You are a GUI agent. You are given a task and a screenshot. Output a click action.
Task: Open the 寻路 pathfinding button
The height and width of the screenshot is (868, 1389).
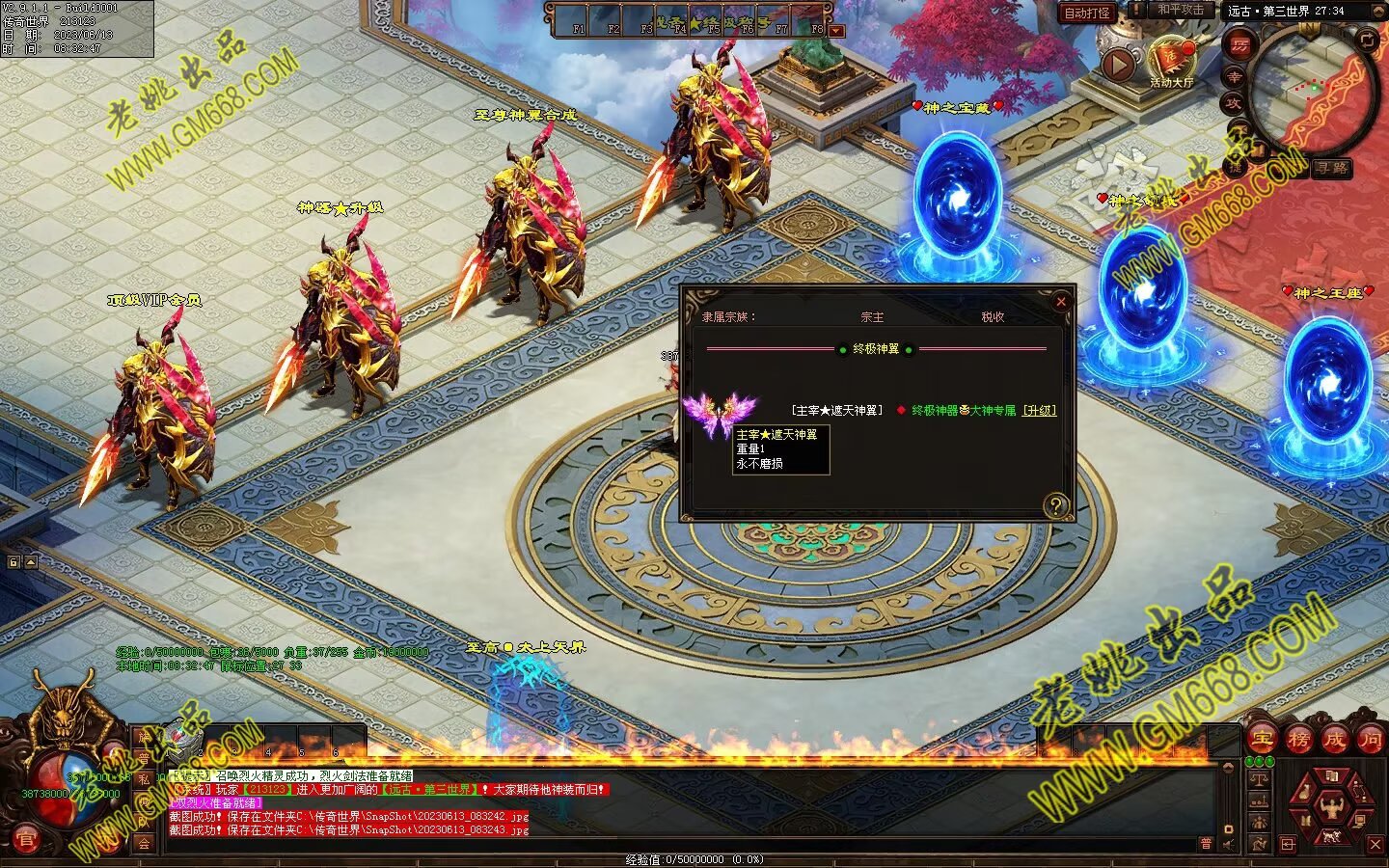[1332, 169]
